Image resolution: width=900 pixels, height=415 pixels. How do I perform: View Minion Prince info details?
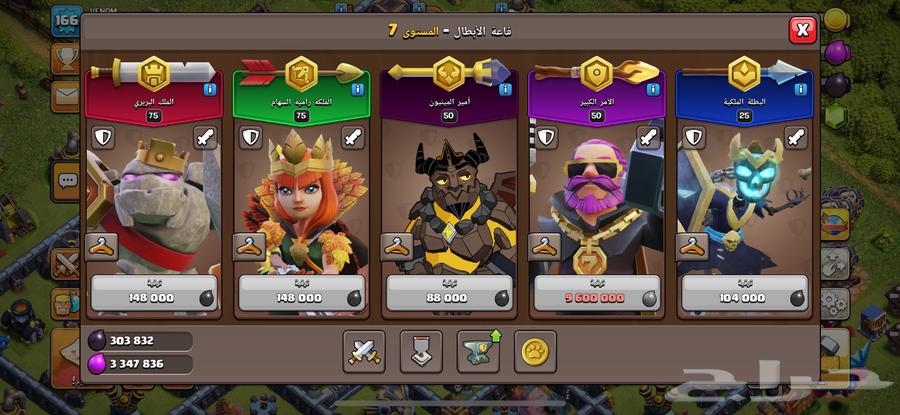coord(504,90)
